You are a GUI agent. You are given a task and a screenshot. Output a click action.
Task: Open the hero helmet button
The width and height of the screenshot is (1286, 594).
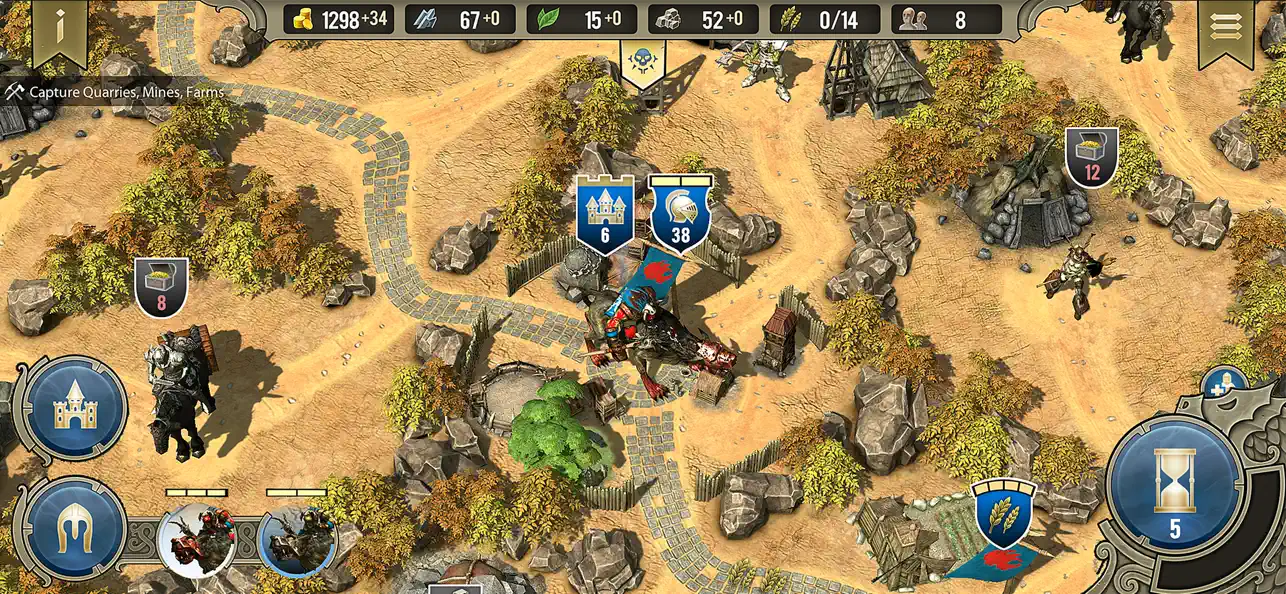pos(75,529)
